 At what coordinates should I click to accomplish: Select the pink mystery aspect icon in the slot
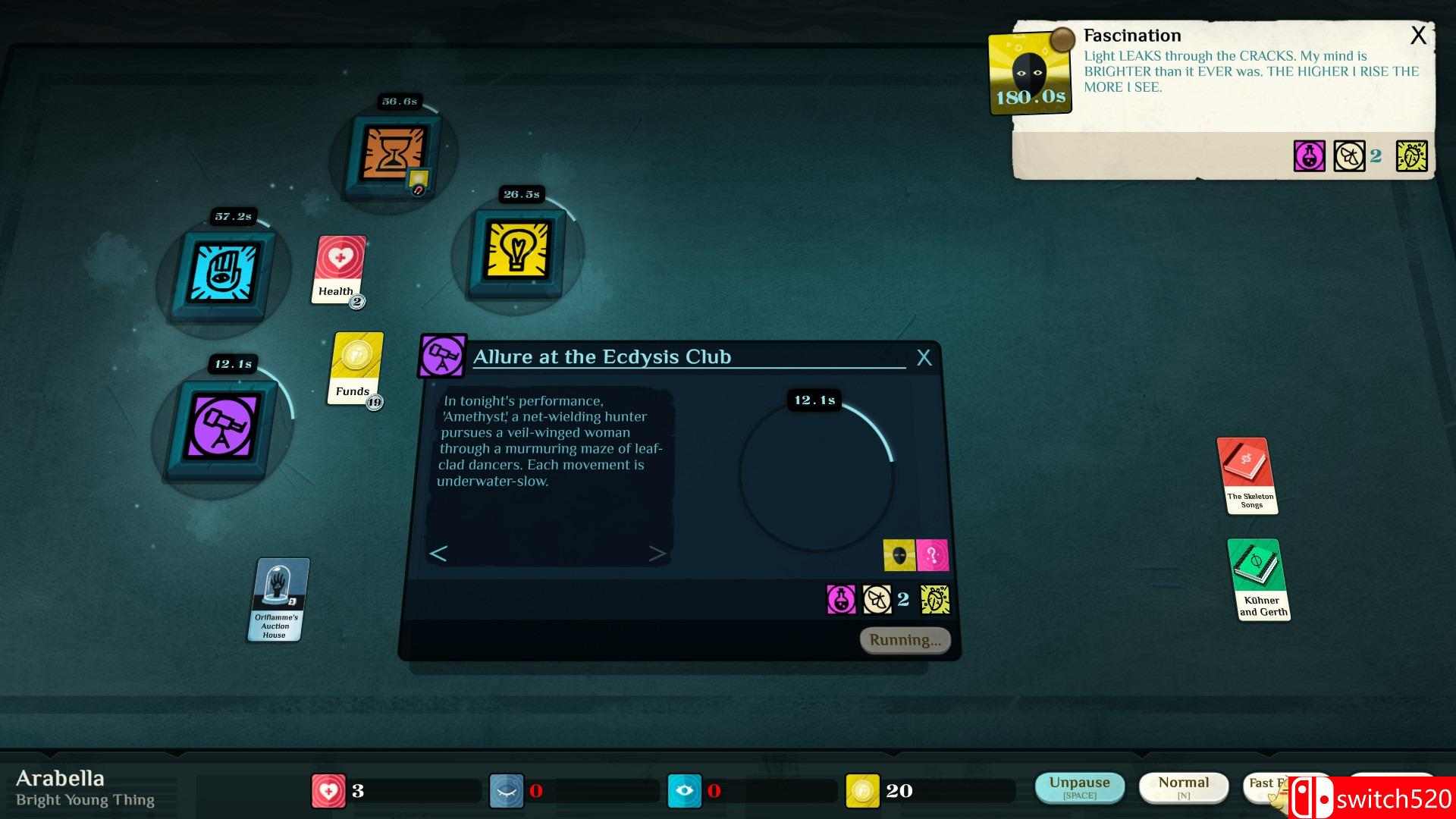click(x=934, y=555)
